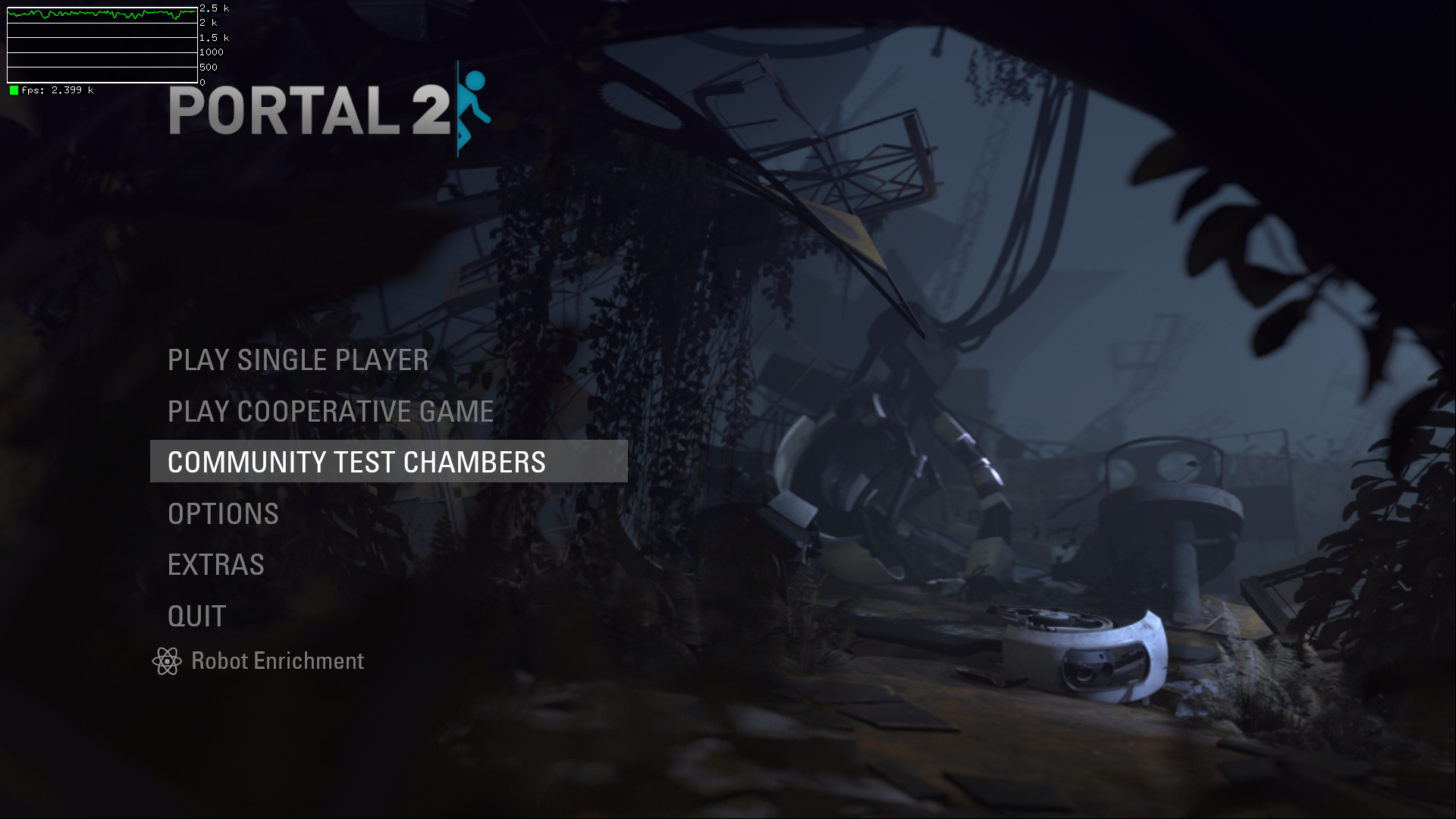The height and width of the screenshot is (819, 1456).
Task: Click the green graph line in fps overlay
Action: click(99, 13)
